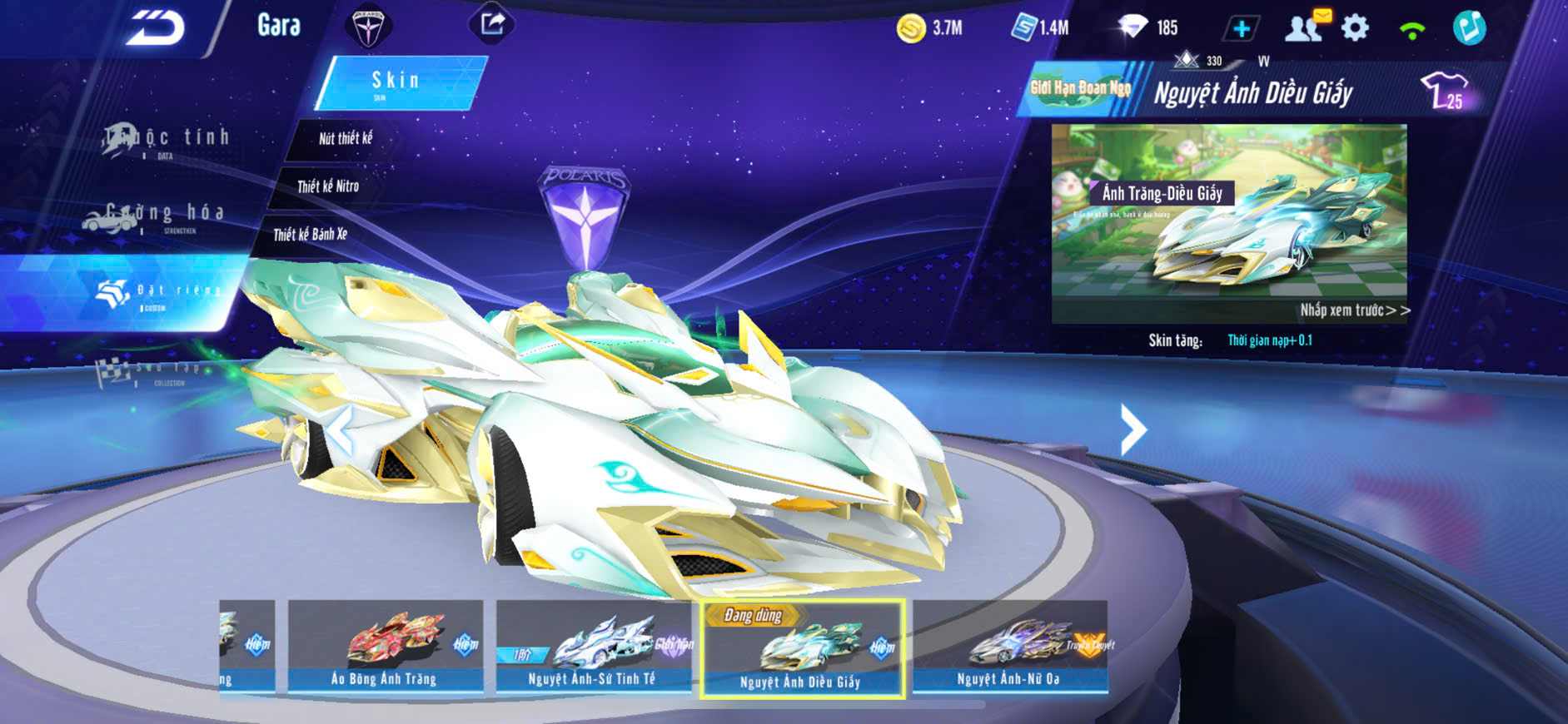Choose Thiết kế Bánh Xe option
Image resolution: width=1568 pixels, height=724 pixels.
point(310,235)
